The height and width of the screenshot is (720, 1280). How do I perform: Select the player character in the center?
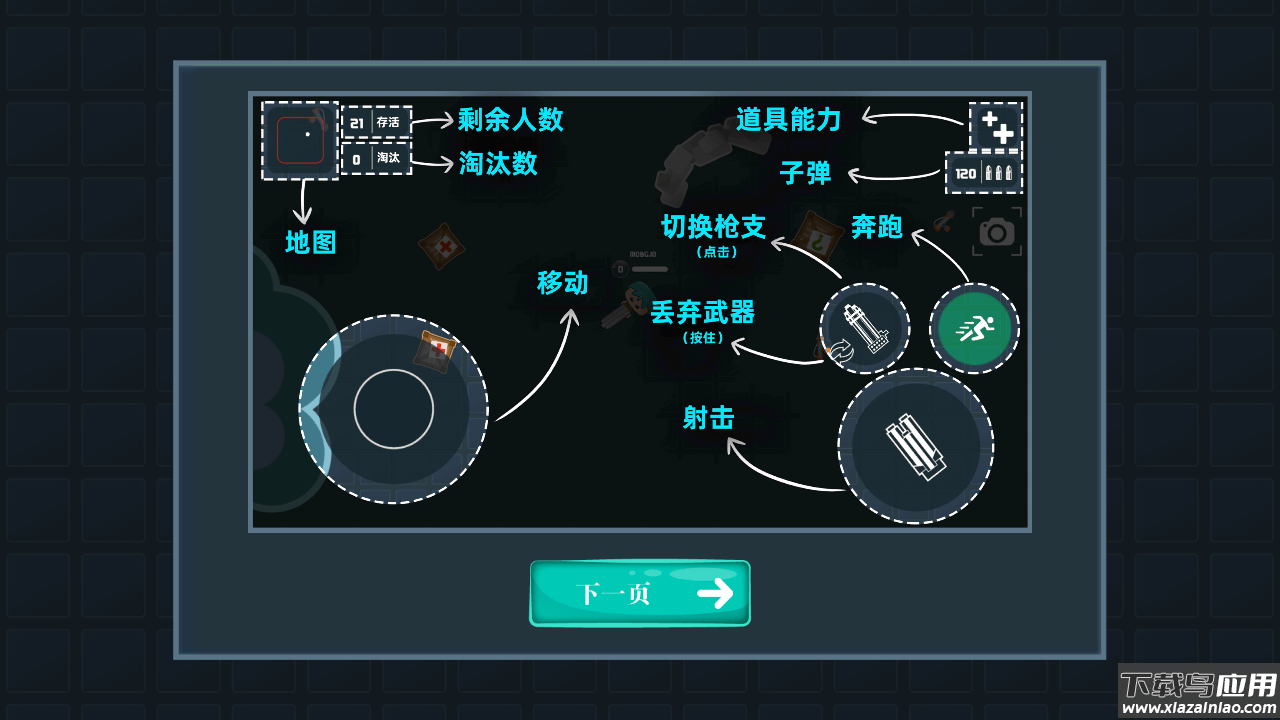(638, 299)
